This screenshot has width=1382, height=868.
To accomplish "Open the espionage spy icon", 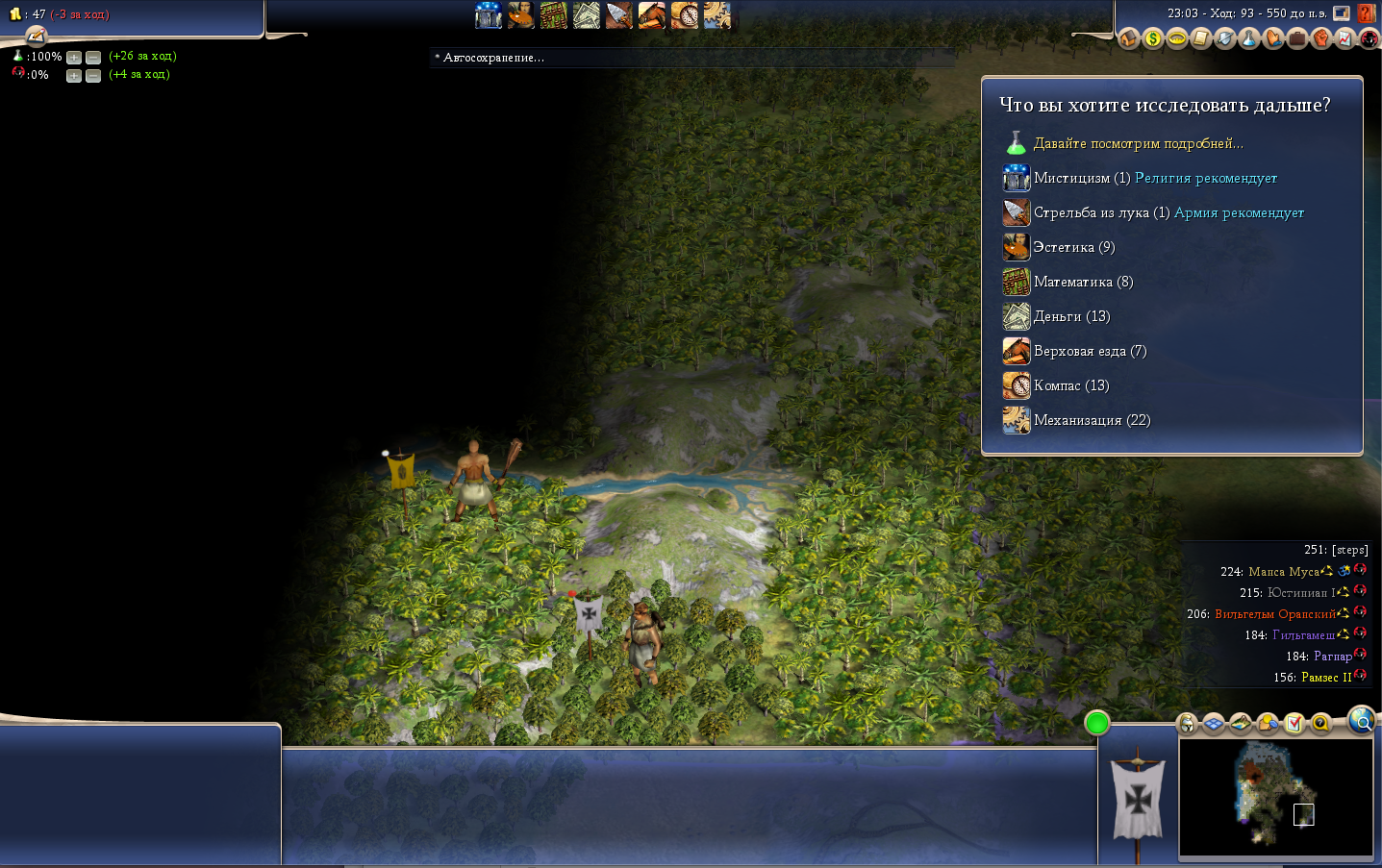I will click(1369, 38).
